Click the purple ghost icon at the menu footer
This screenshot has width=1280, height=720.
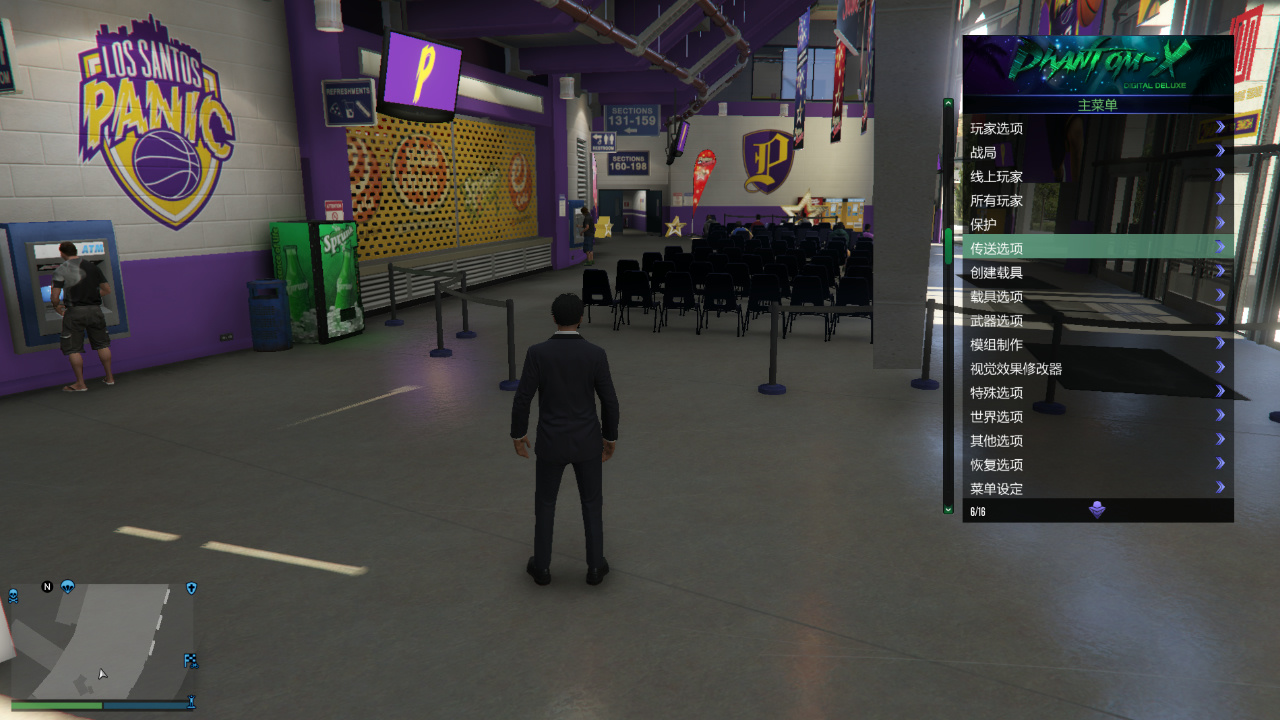click(1097, 509)
